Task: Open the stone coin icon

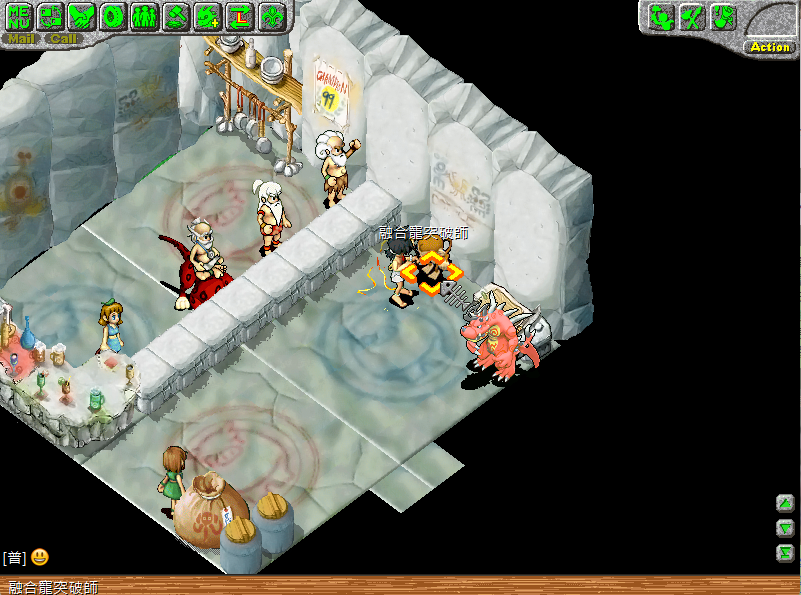Action: tap(114, 16)
